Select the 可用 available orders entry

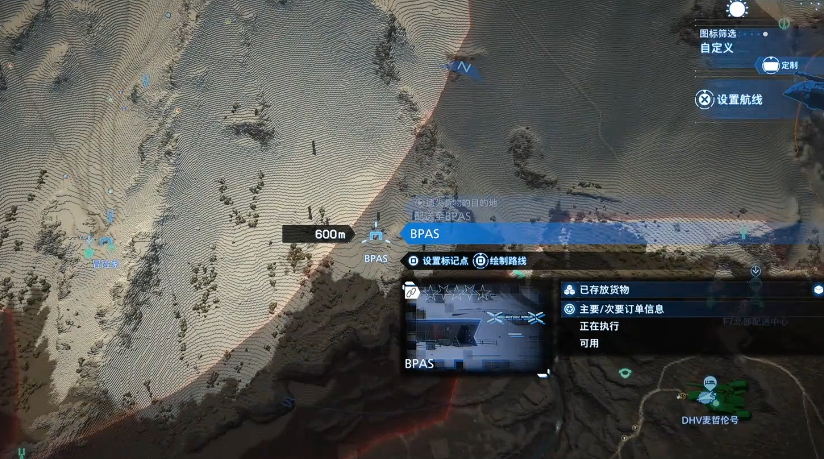click(x=590, y=343)
